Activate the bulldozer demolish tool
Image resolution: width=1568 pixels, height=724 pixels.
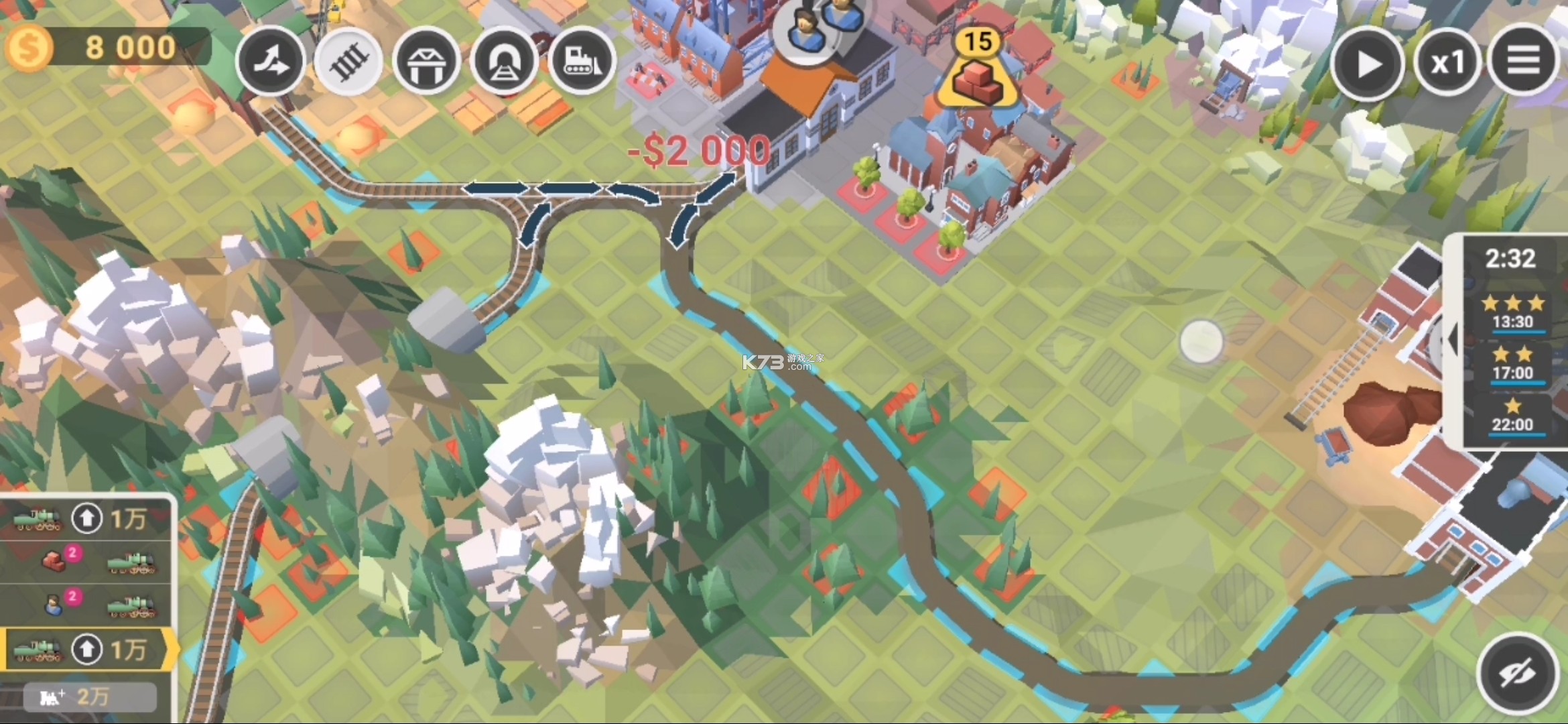pos(582,63)
